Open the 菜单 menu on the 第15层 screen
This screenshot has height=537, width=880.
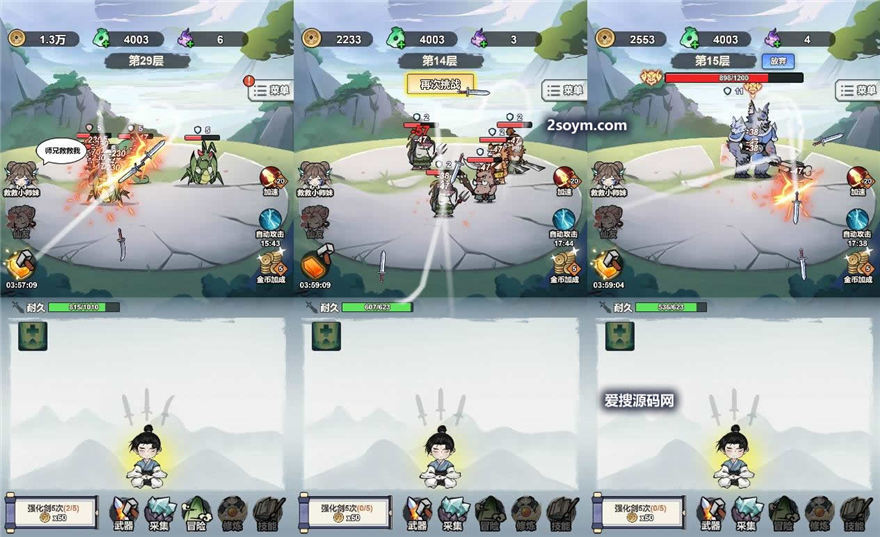pos(856,89)
